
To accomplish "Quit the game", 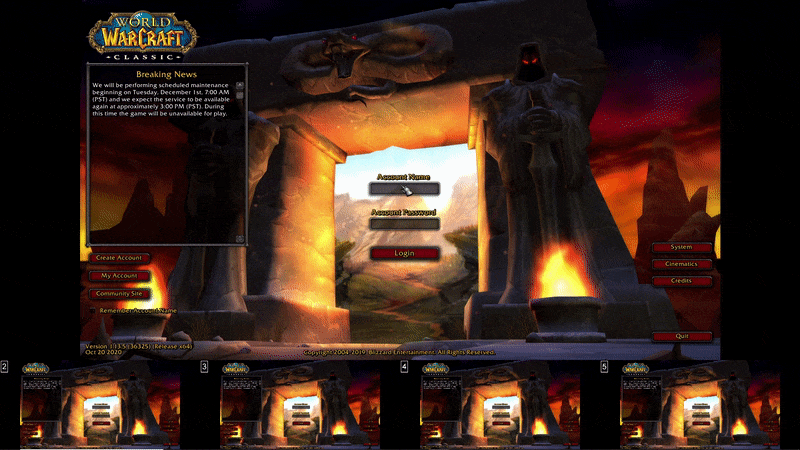I will tap(682, 336).
